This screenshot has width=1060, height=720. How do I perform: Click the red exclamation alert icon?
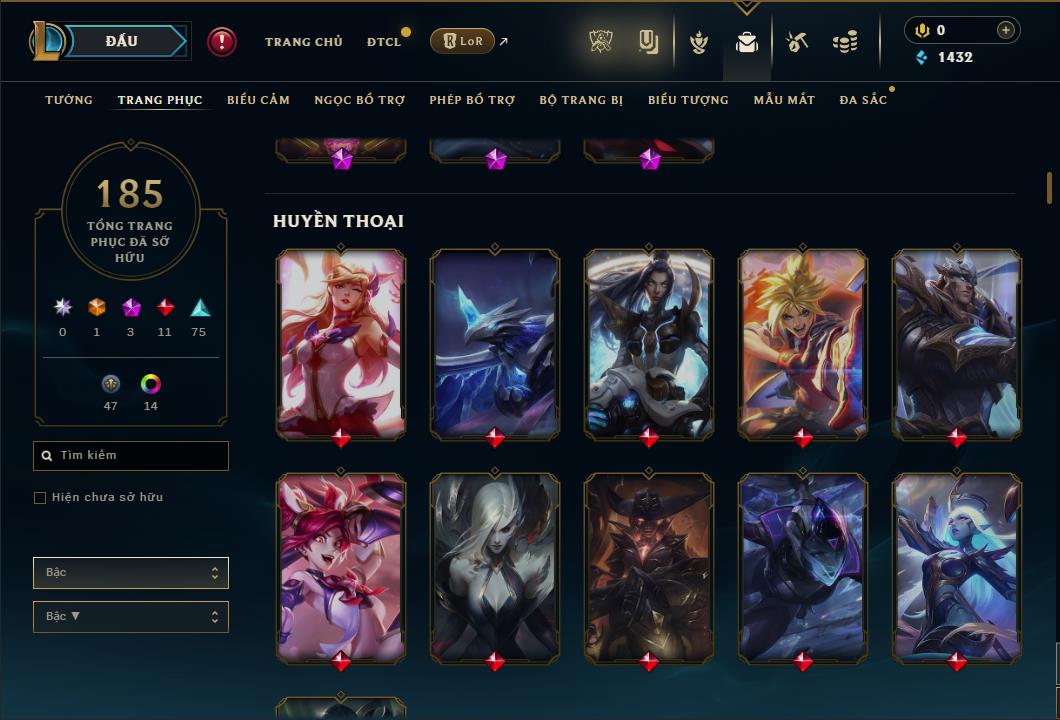point(222,41)
